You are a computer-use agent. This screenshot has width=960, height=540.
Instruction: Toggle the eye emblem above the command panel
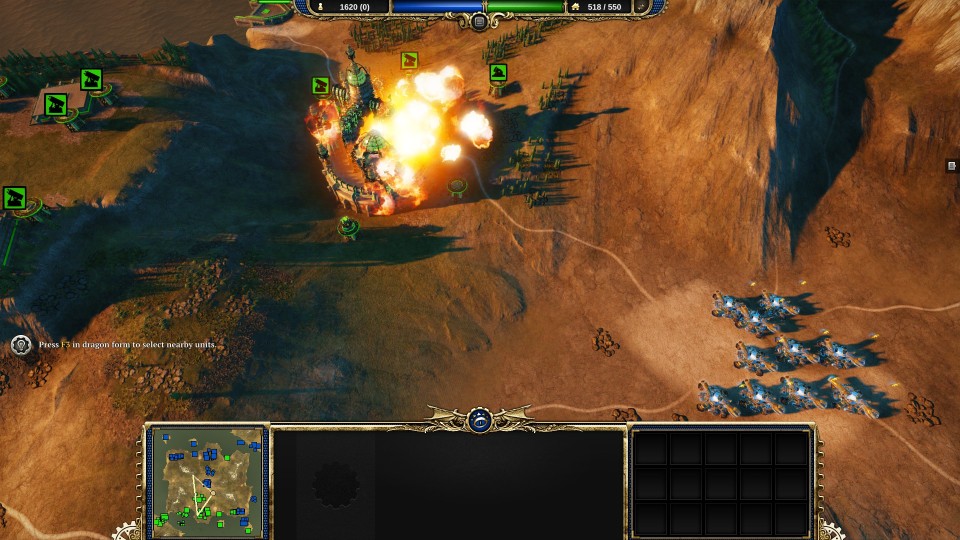click(479, 420)
